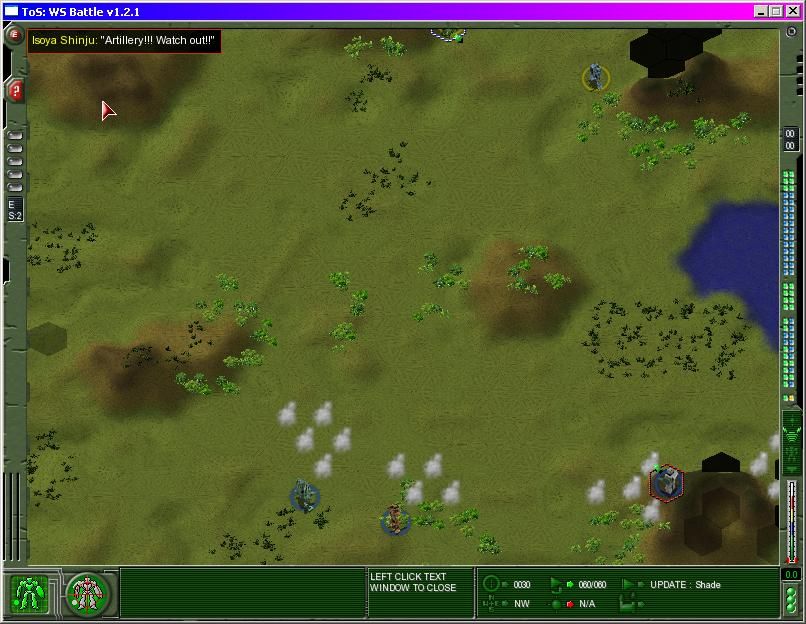Minimize the ToS: WS Battle window

[761, 11]
